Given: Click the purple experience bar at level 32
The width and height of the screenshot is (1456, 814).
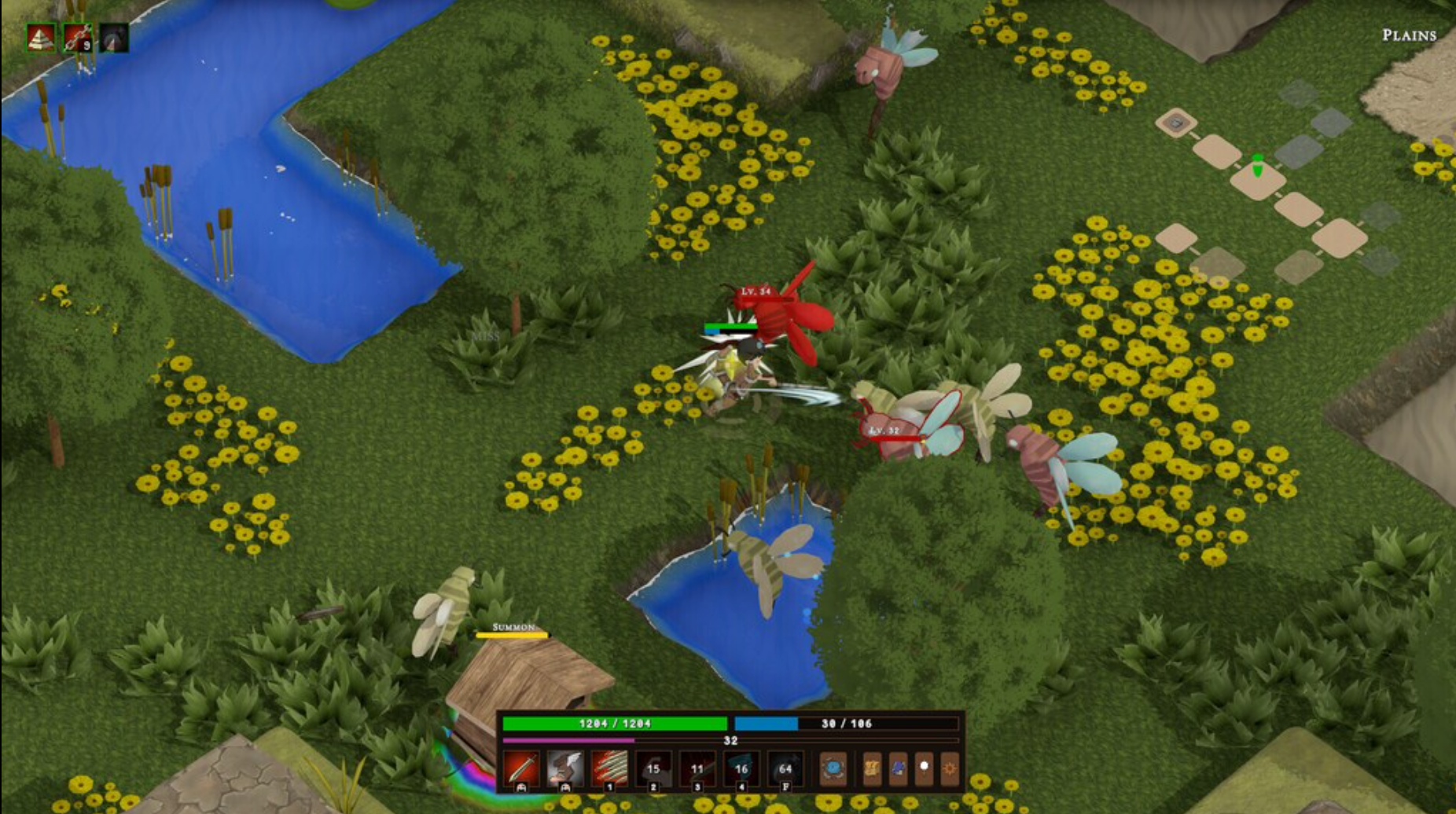Looking at the screenshot, I should [729, 740].
